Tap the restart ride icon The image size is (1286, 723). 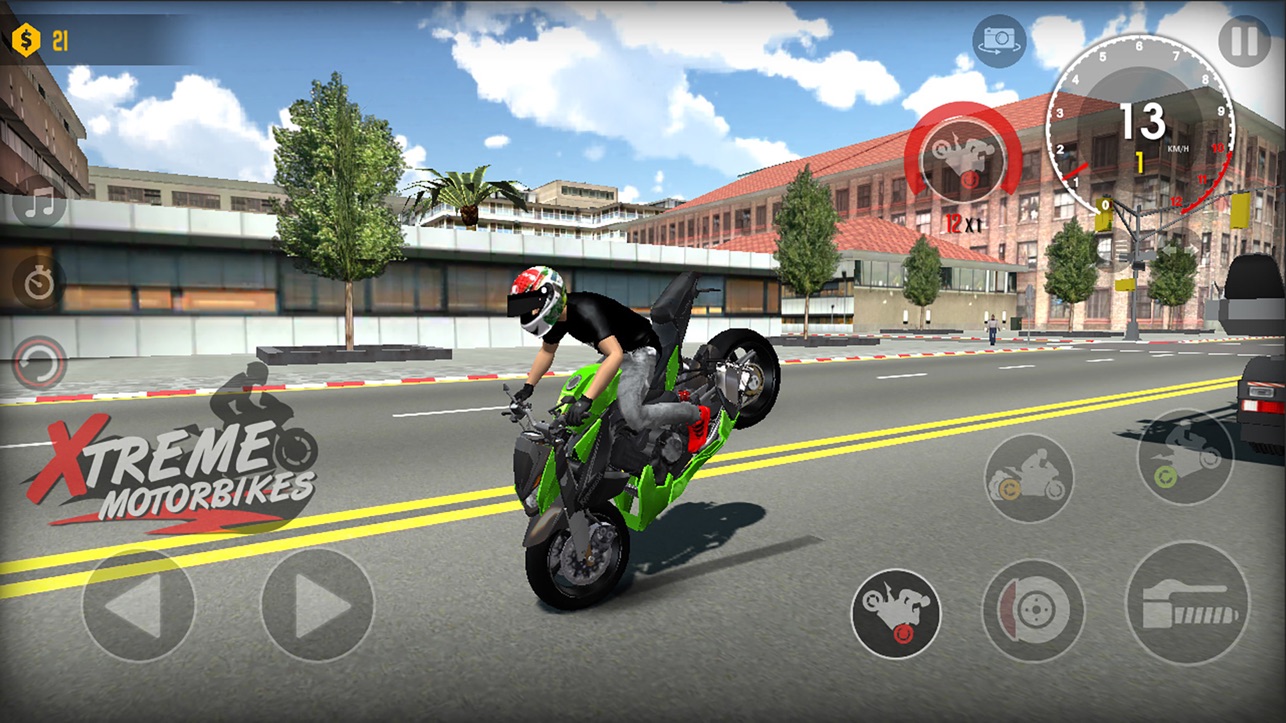tap(37, 365)
